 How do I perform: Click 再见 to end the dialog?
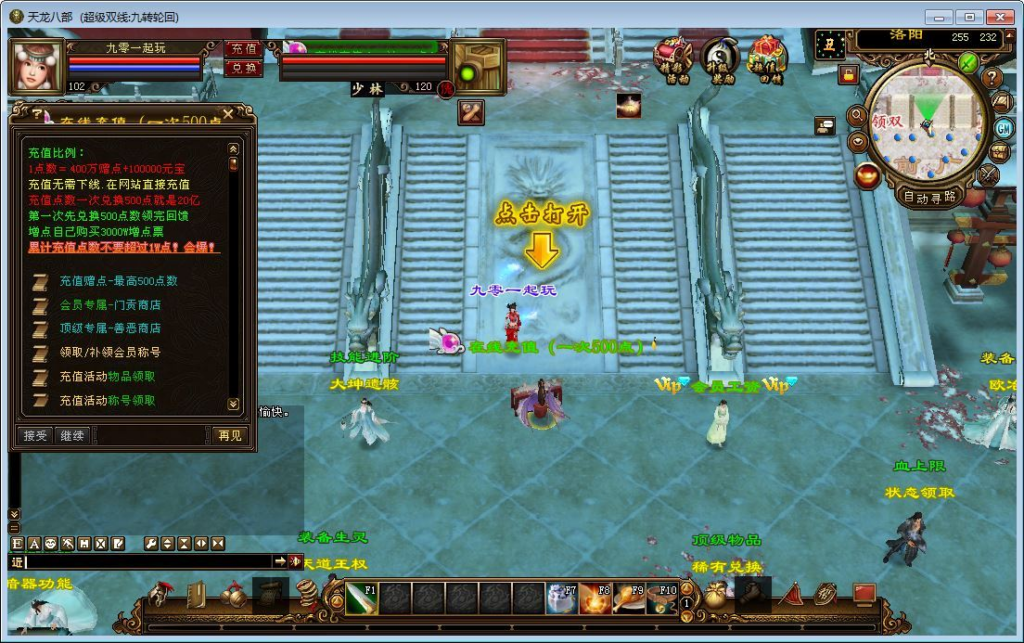[x=229, y=435]
